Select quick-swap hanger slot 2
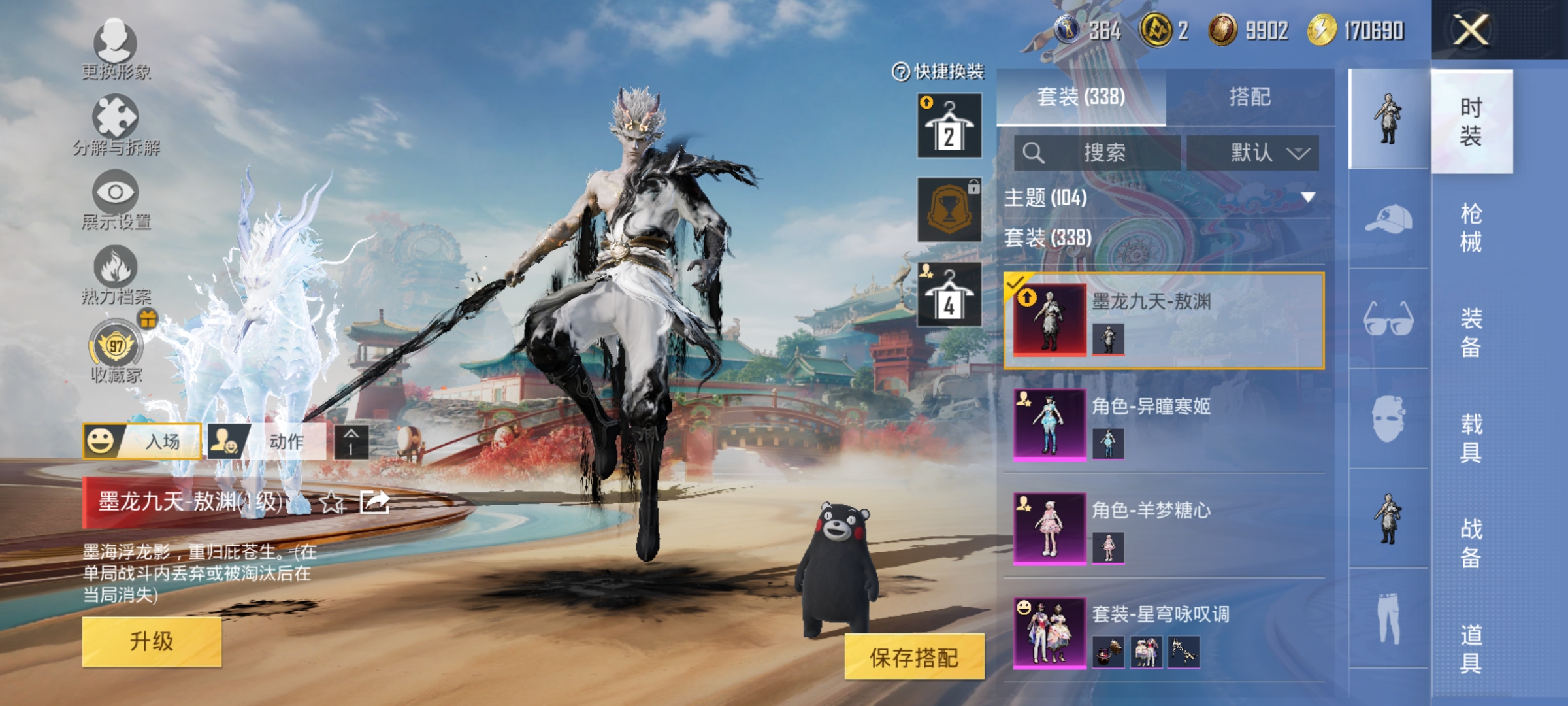The width and height of the screenshot is (1568, 706). (949, 126)
